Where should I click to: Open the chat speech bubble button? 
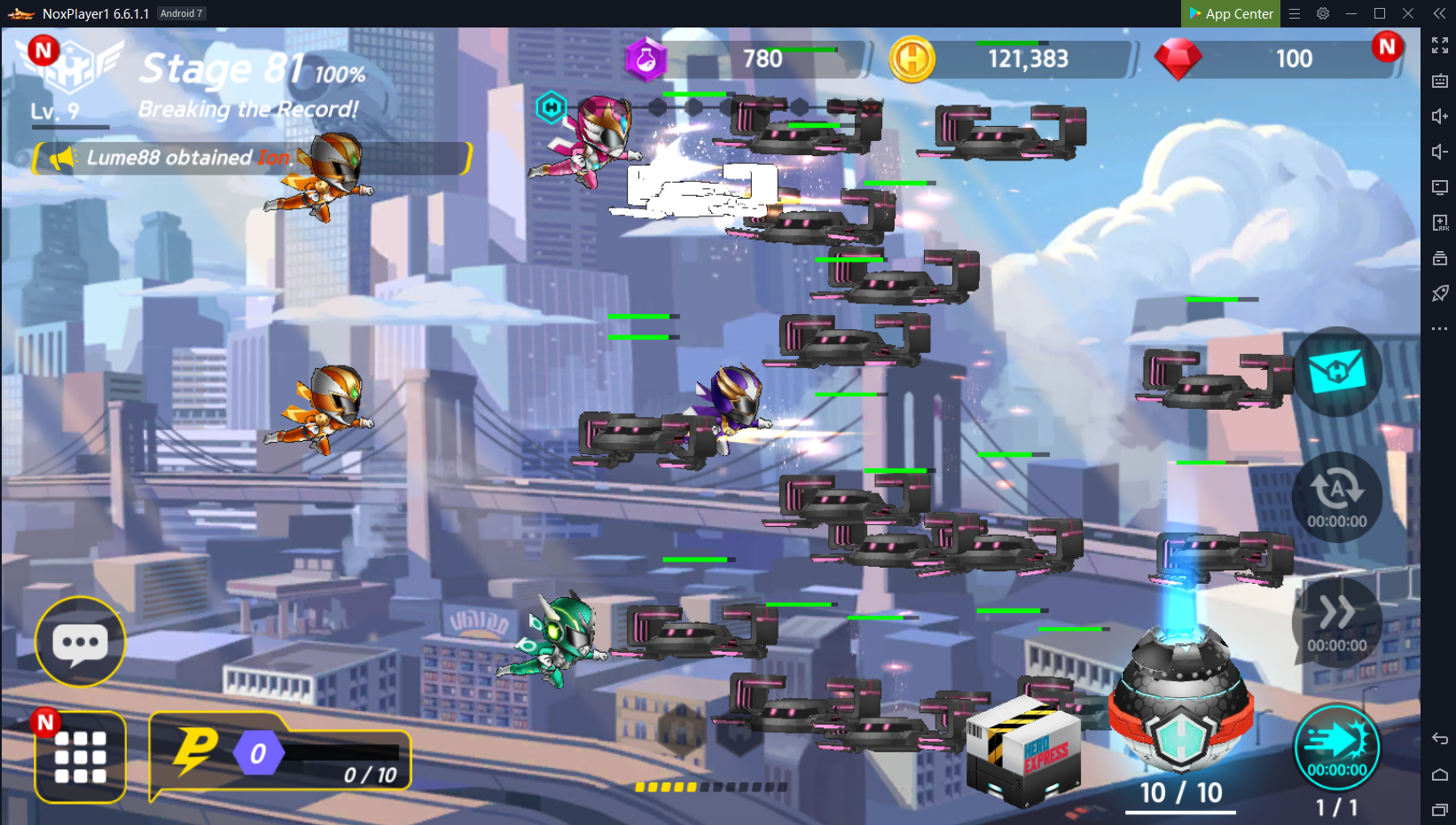(80, 642)
